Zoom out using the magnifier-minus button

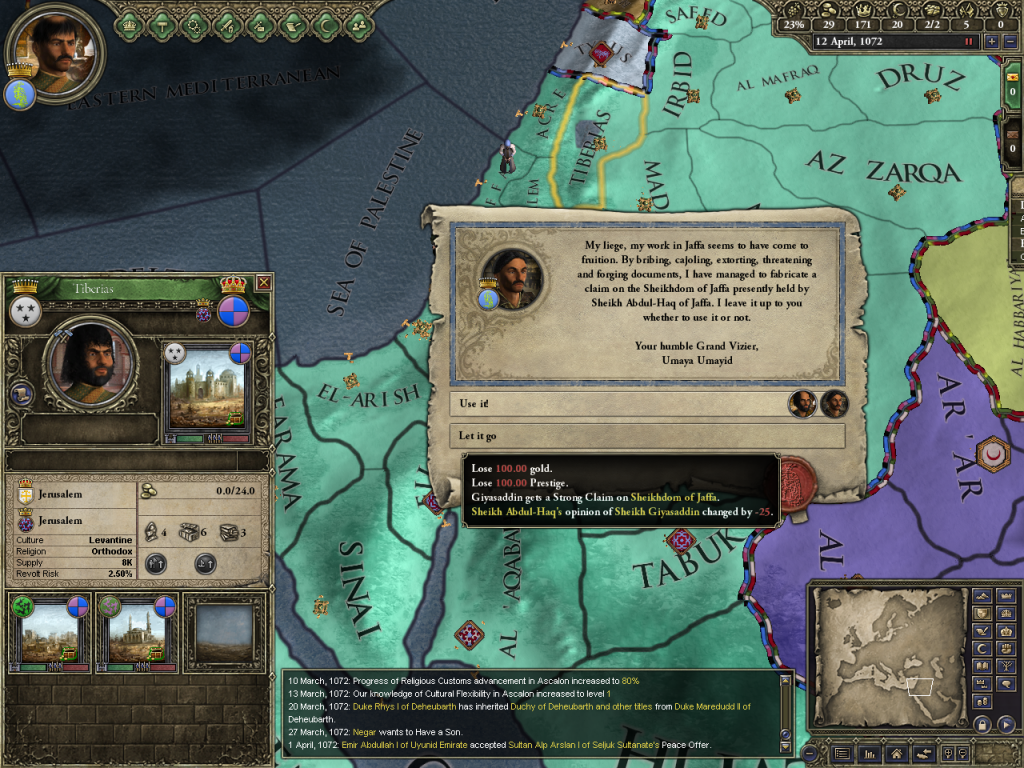(962, 753)
